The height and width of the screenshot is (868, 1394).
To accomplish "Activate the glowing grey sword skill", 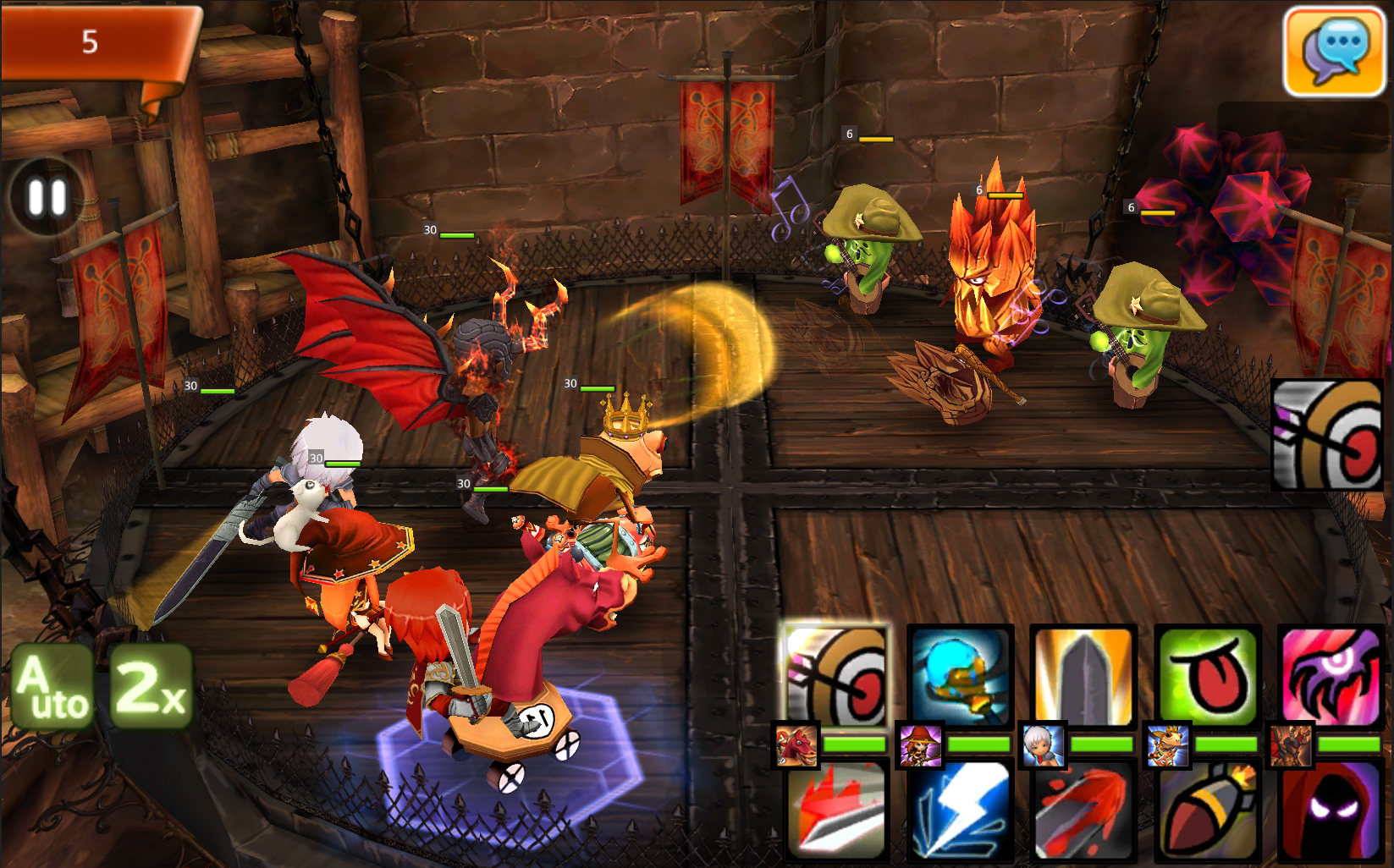I will coord(1083,676).
